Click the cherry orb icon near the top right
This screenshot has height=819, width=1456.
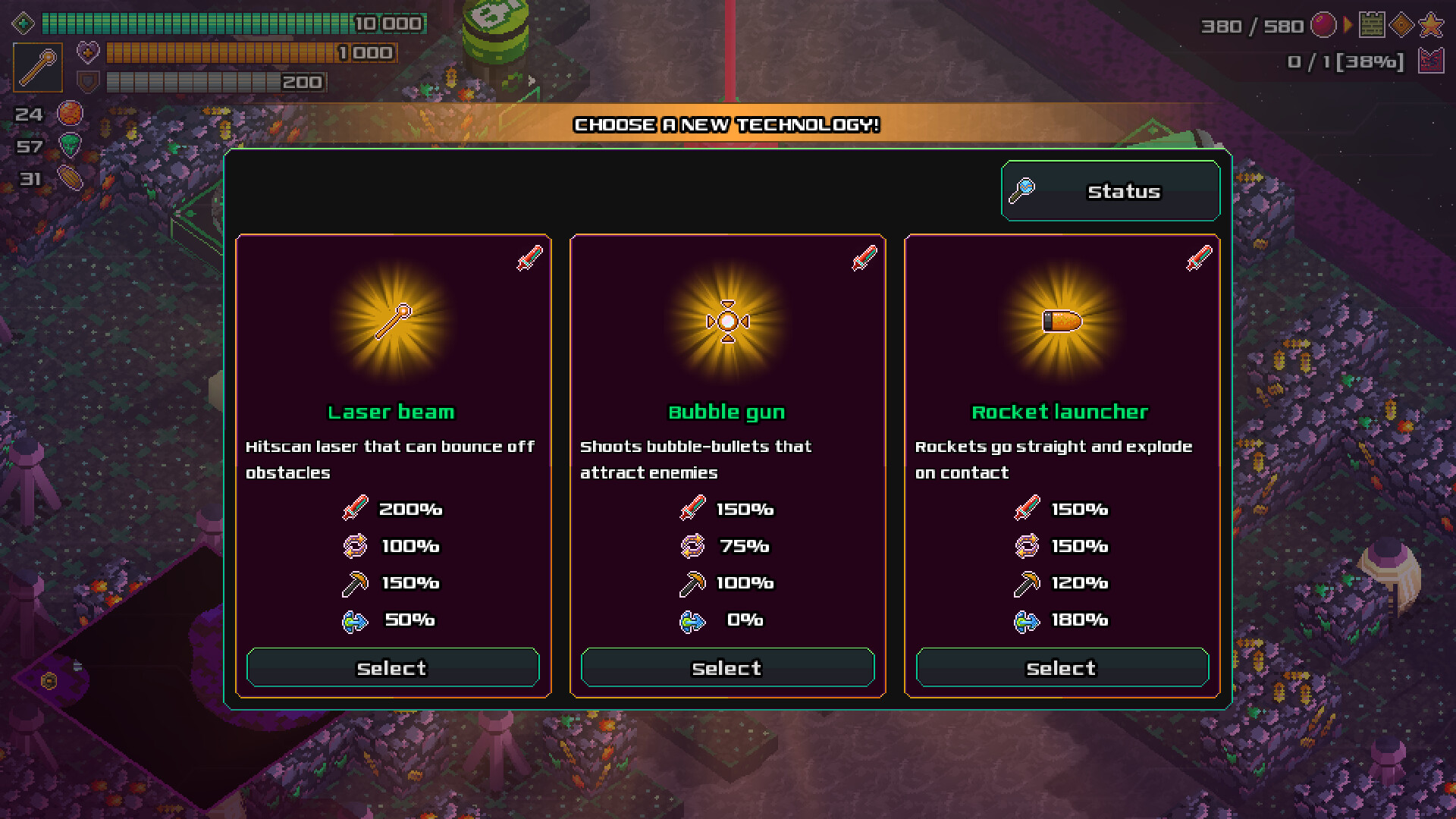pos(1324,25)
